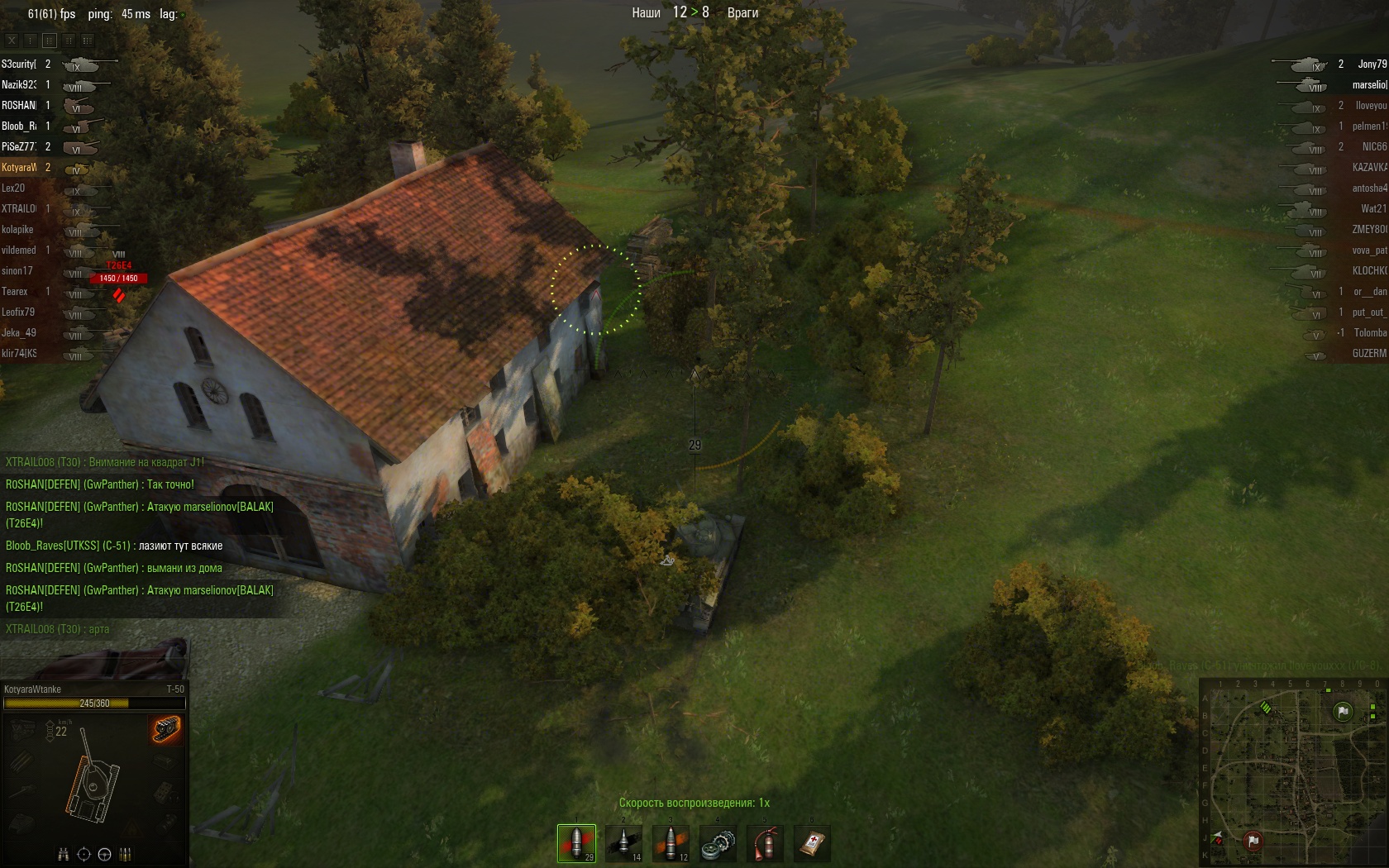Activate the fire extinguisher consumable
The height and width of the screenshot is (868, 1389).
click(765, 842)
